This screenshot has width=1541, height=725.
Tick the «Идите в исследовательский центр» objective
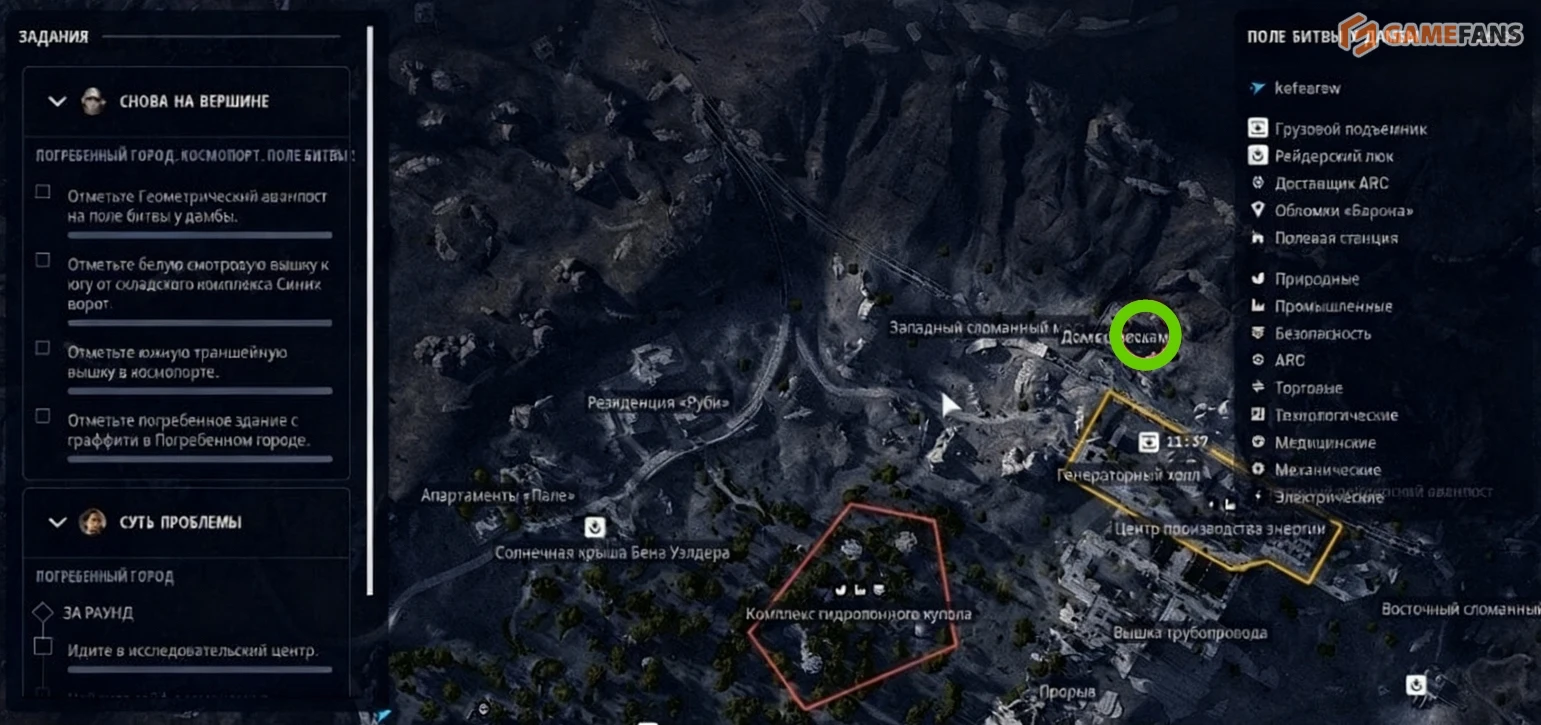[43, 647]
